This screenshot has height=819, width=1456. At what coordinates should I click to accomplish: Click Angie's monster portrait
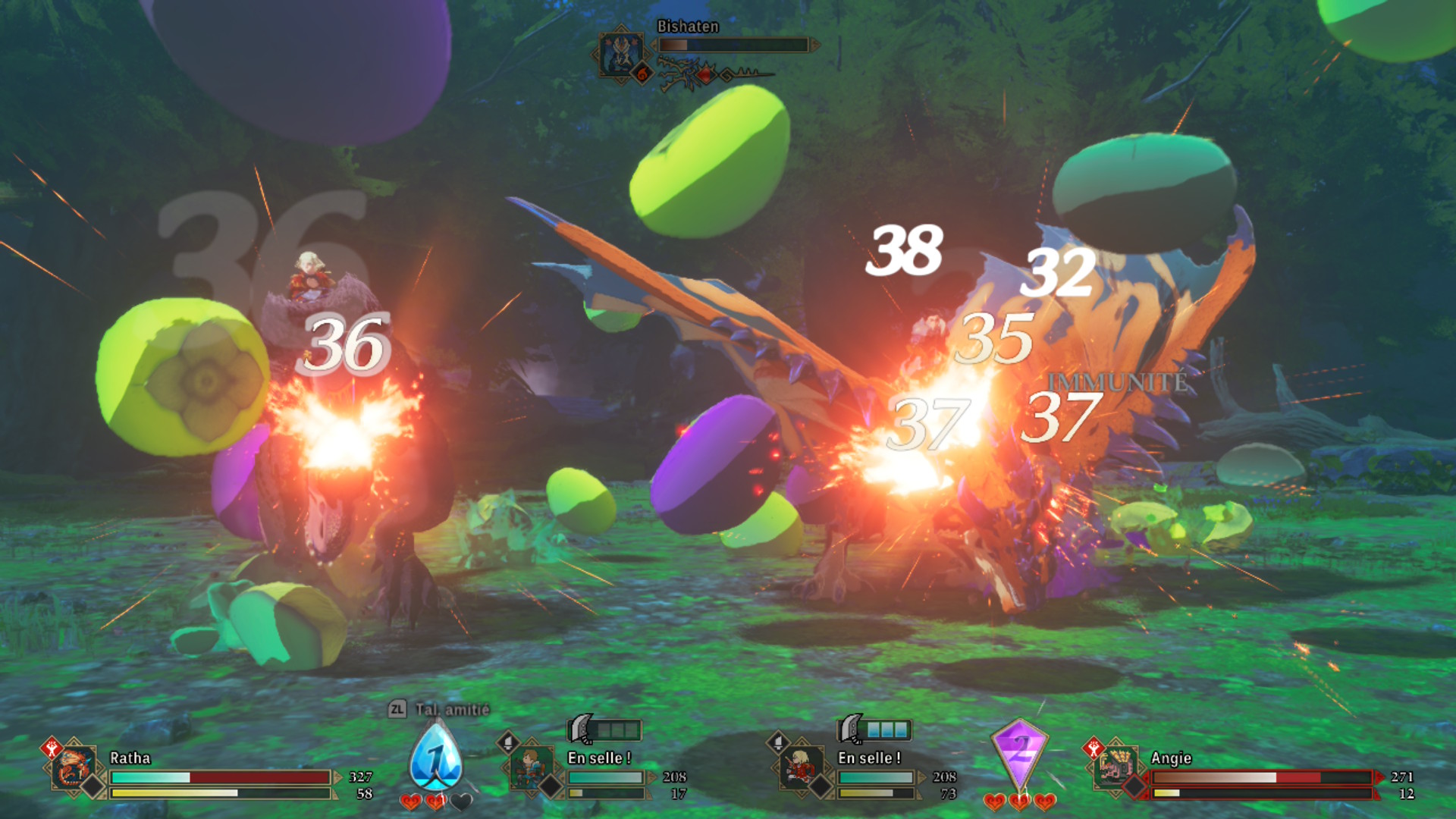[1116, 767]
